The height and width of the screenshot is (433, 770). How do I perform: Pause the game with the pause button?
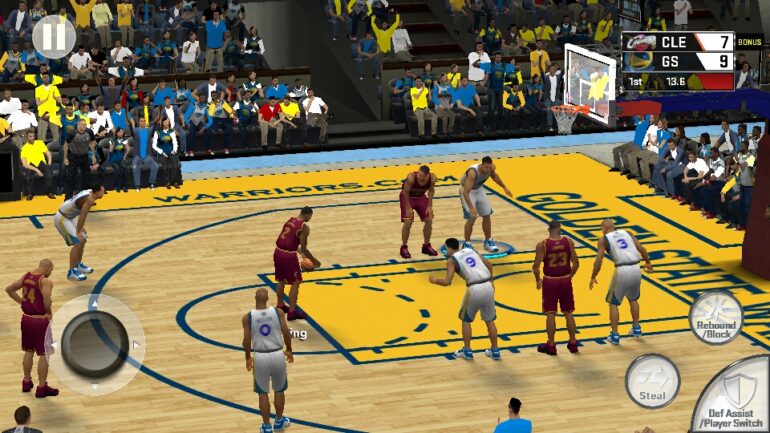coord(53,37)
